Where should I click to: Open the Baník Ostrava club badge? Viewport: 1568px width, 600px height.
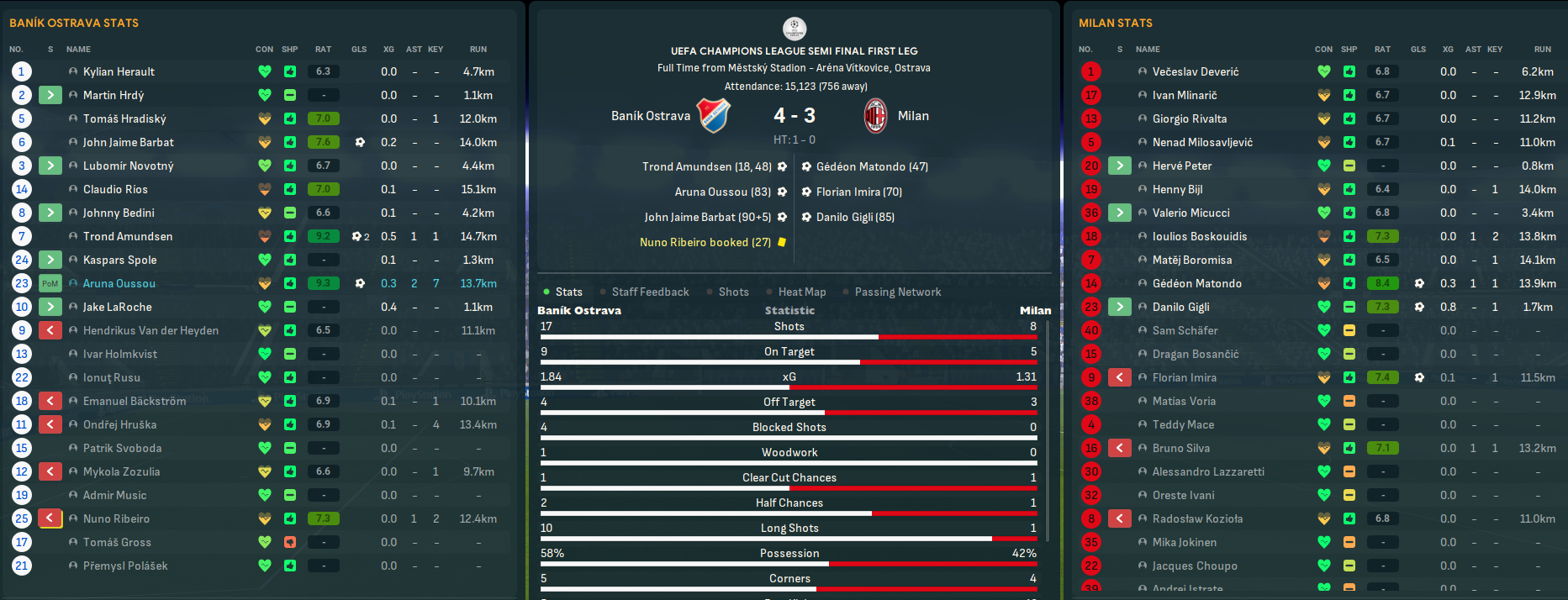tap(715, 116)
